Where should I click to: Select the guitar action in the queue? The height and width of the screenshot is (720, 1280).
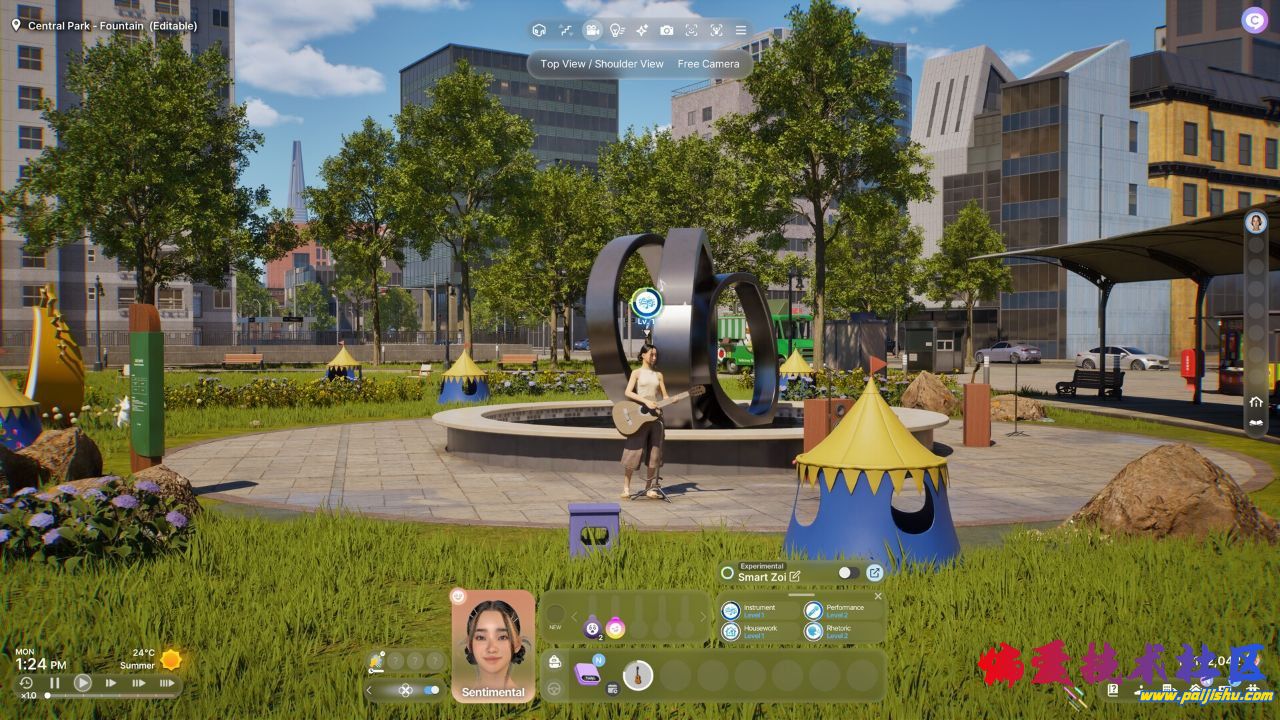click(637, 675)
